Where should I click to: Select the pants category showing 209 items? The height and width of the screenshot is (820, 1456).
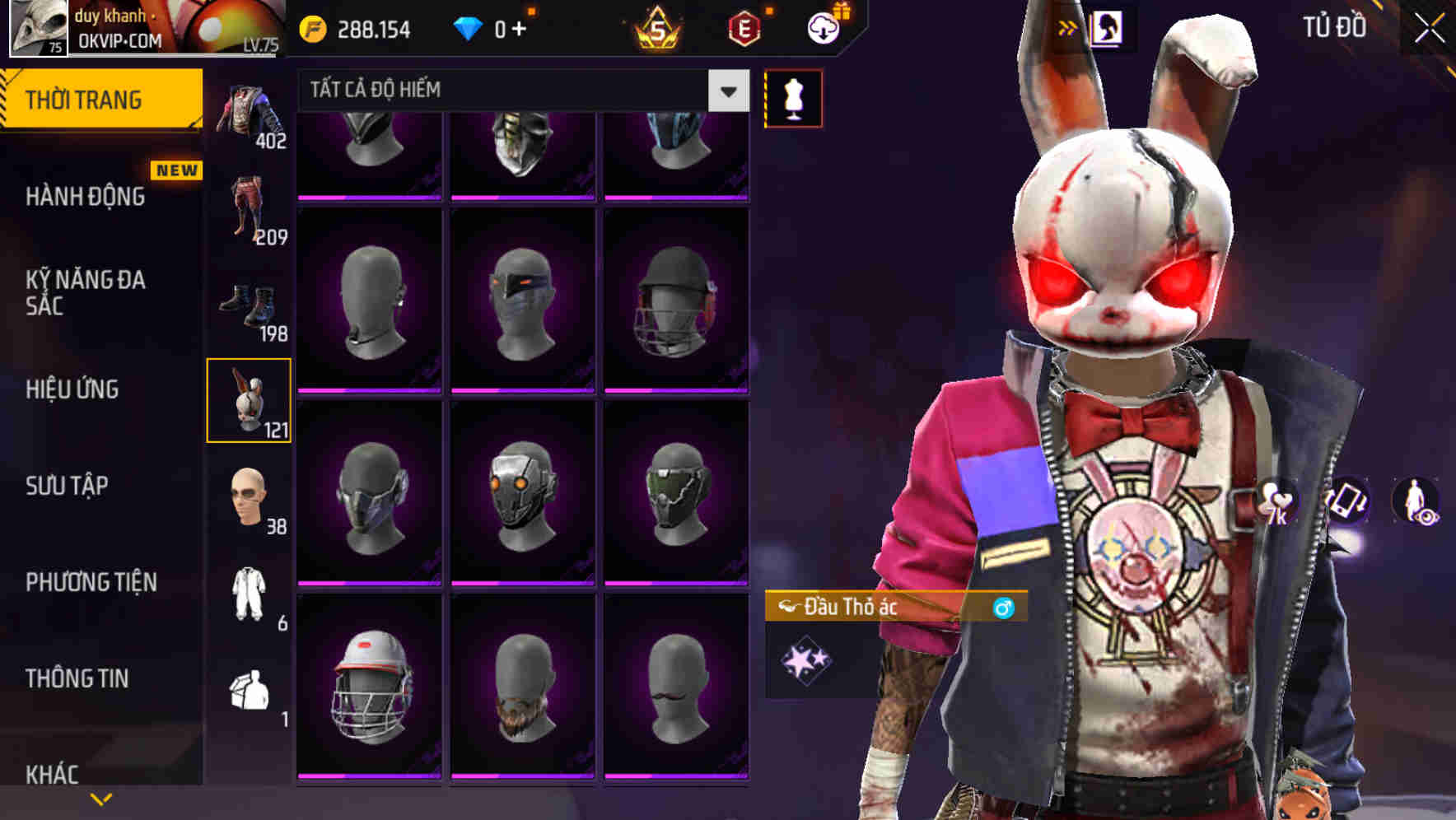coord(250,208)
